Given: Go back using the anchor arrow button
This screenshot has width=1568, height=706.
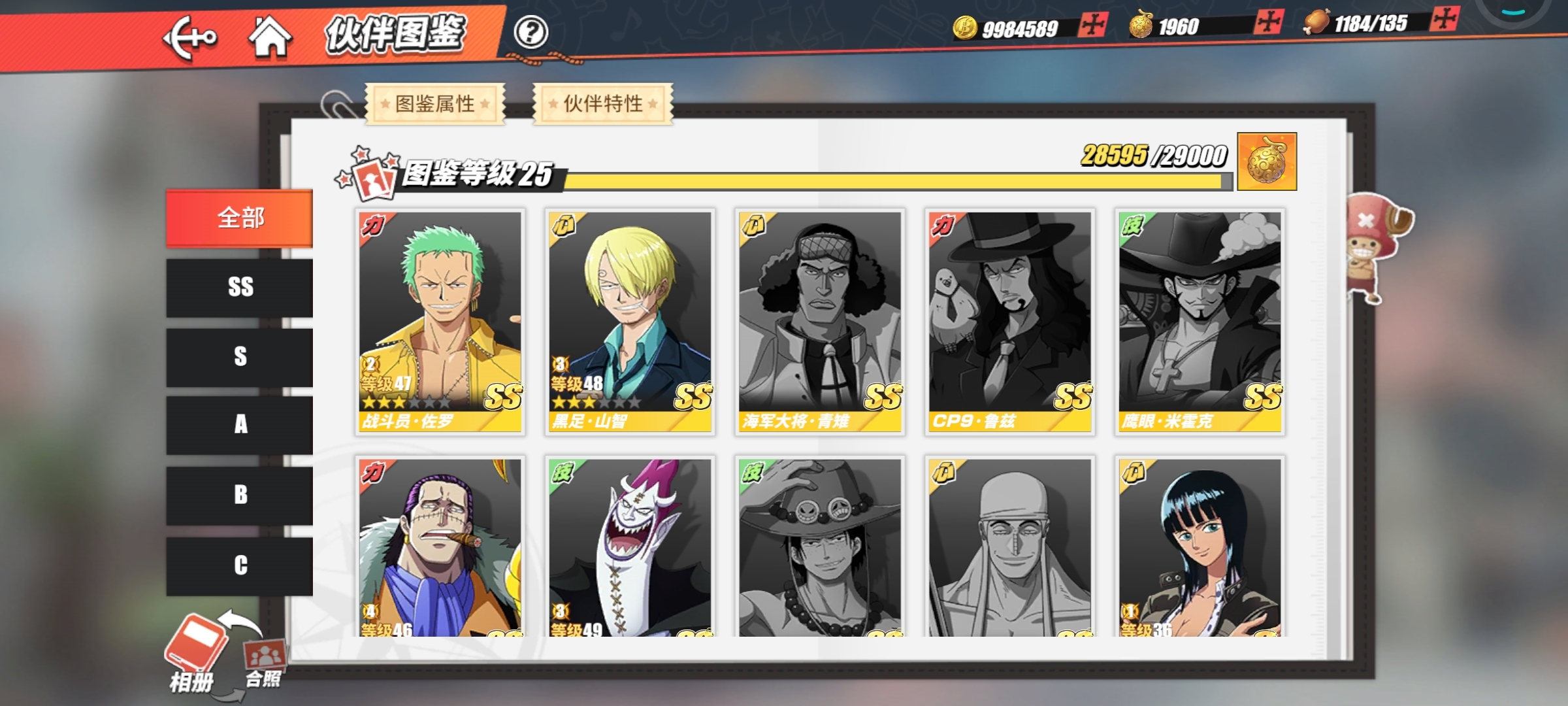Looking at the screenshot, I should pos(189,38).
